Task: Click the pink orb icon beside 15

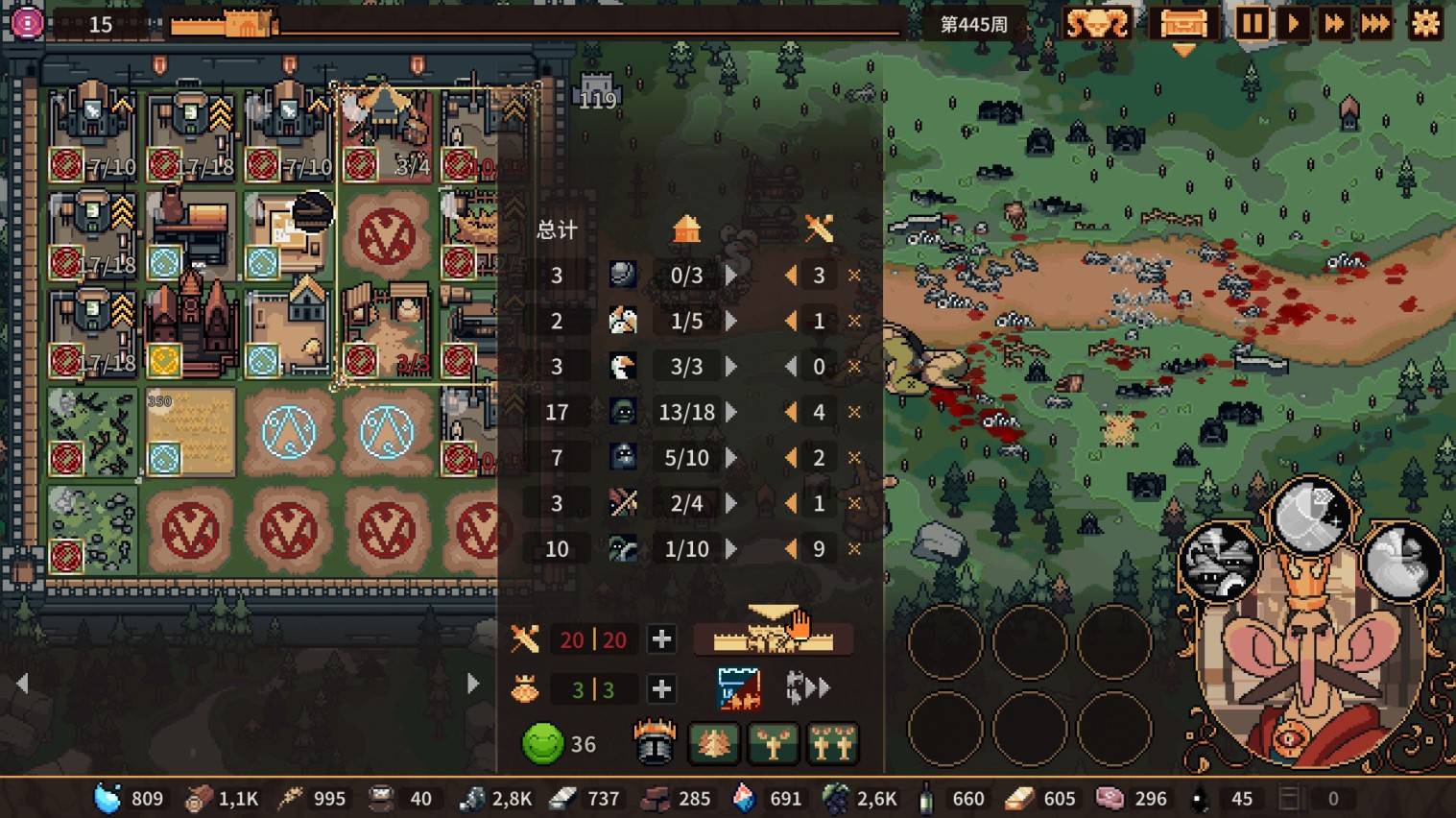Action: (x=27, y=23)
